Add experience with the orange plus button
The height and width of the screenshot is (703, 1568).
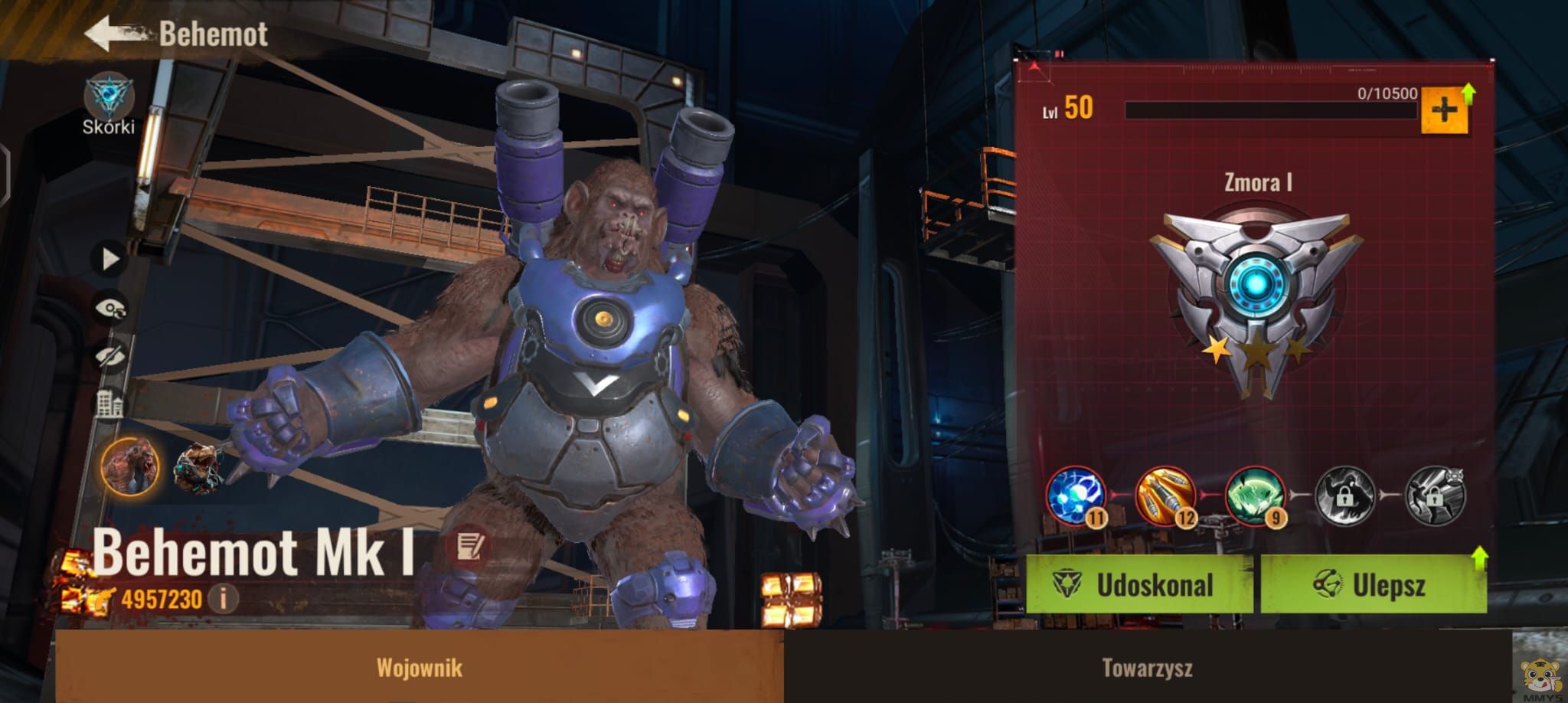pyautogui.click(x=1444, y=111)
